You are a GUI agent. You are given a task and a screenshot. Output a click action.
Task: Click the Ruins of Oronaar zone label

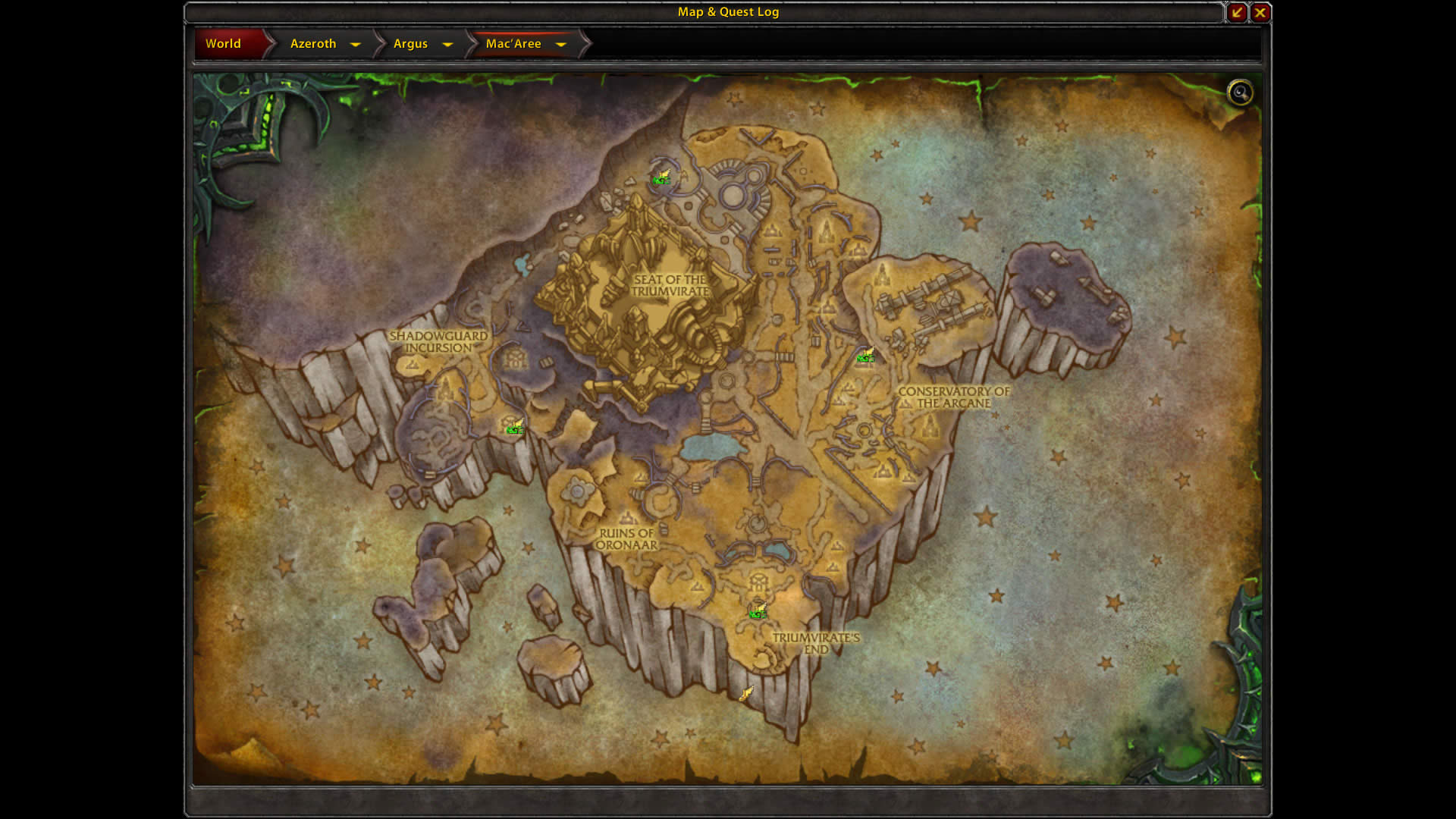coord(628,539)
